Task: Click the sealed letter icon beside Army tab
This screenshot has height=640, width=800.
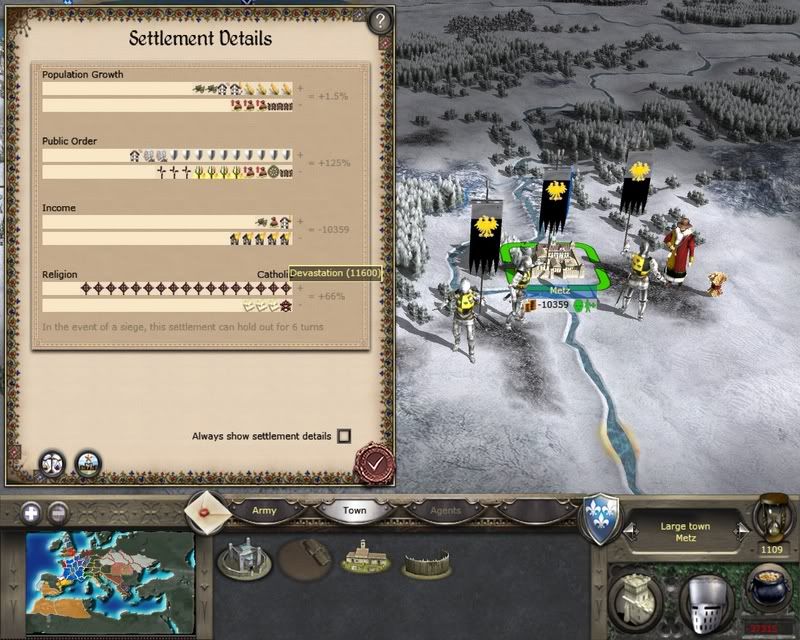Action: point(208,509)
